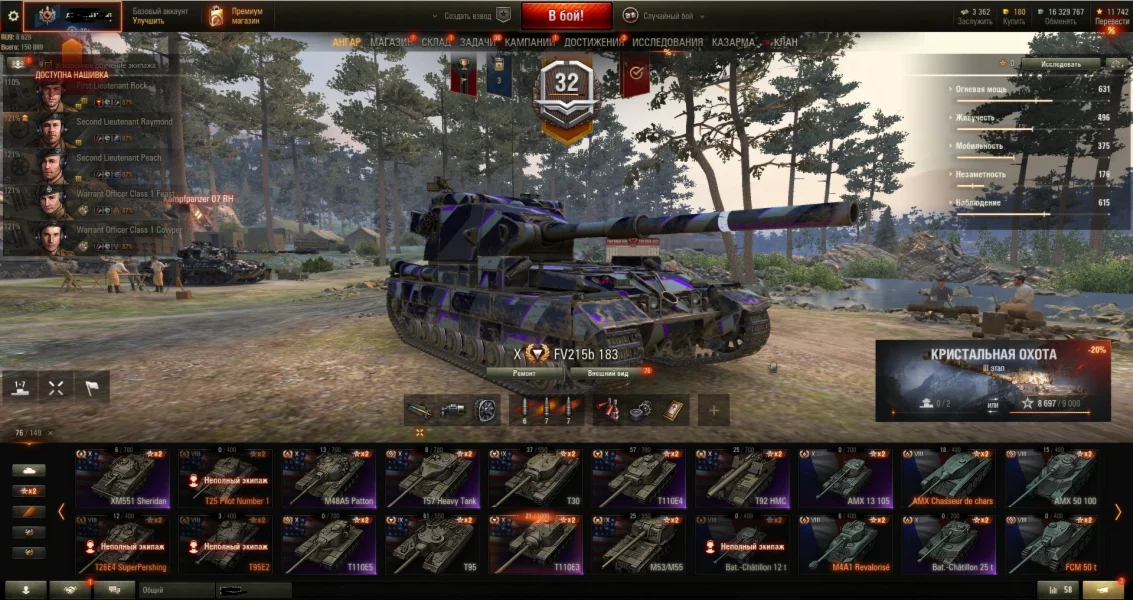Switch to the КАЗАРМА barracks tab
This screenshot has height=600, width=1133.
734,42
